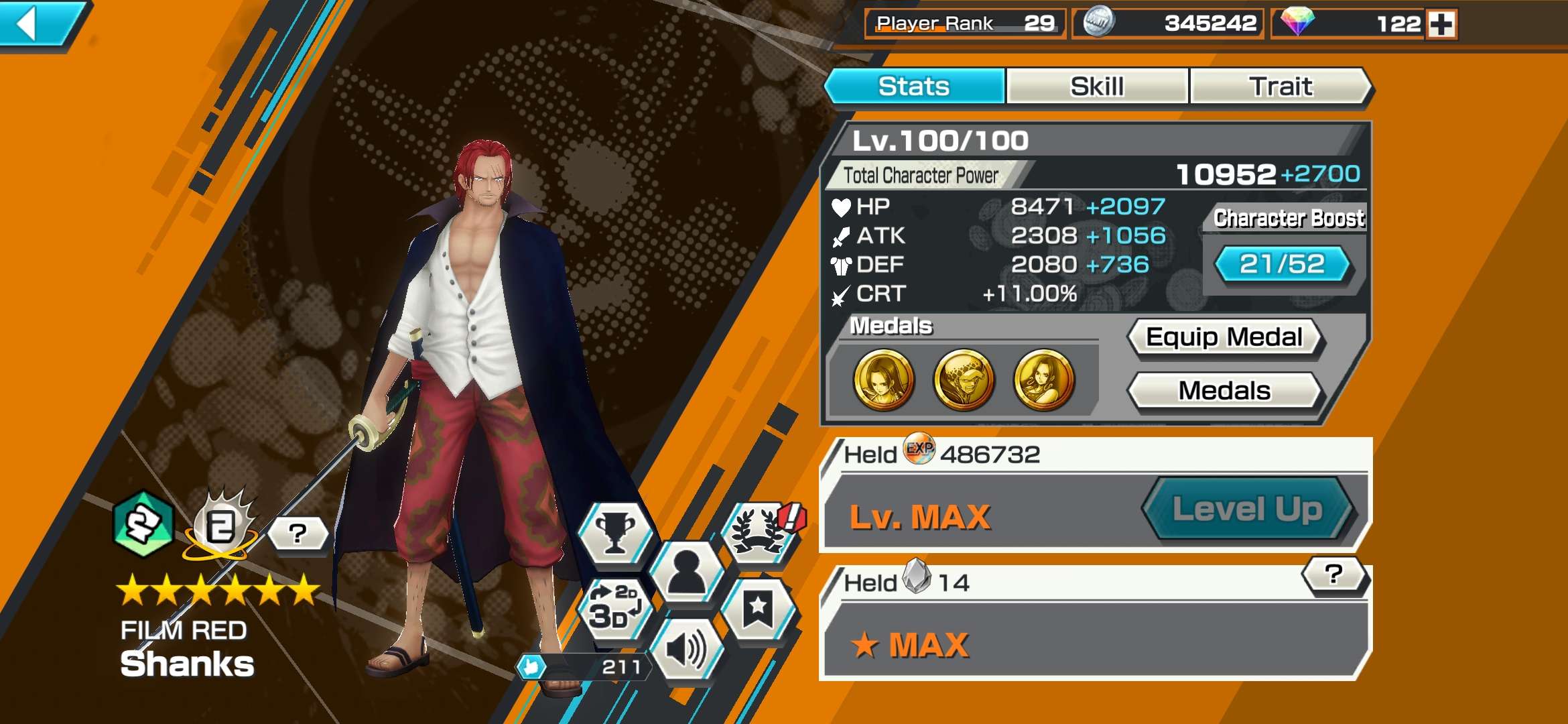The height and width of the screenshot is (724, 1568).
Task: Open the trophy hexagon icon
Action: click(615, 534)
